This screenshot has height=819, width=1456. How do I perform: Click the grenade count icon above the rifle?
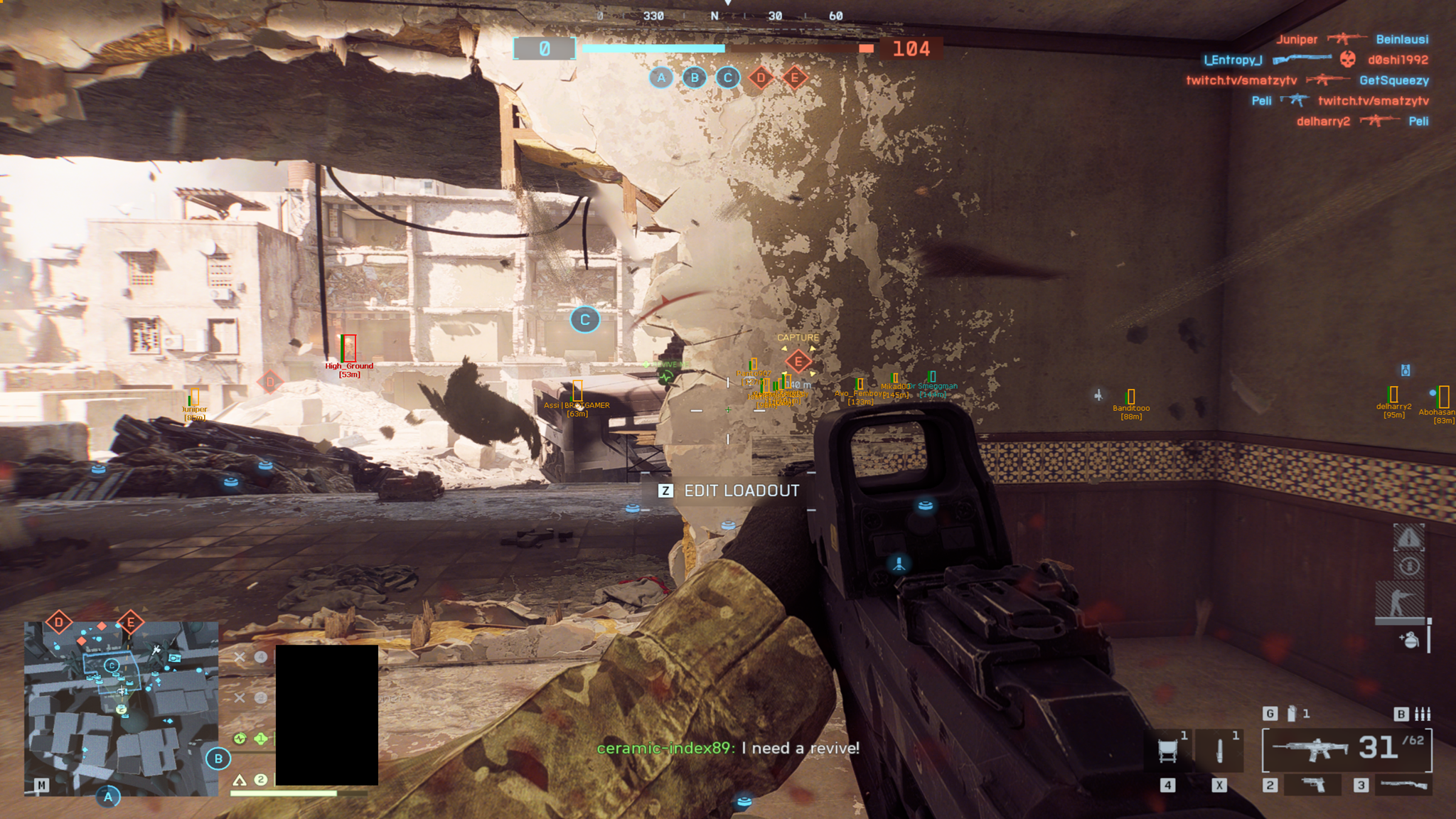[1292, 713]
